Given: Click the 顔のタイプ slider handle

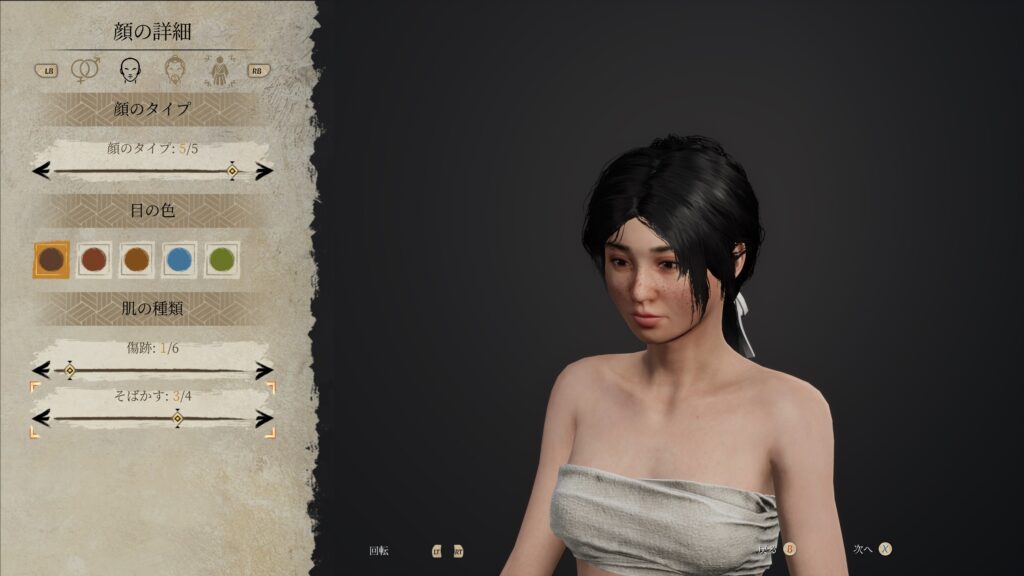Looking at the screenshot, I should click(232, 171).
